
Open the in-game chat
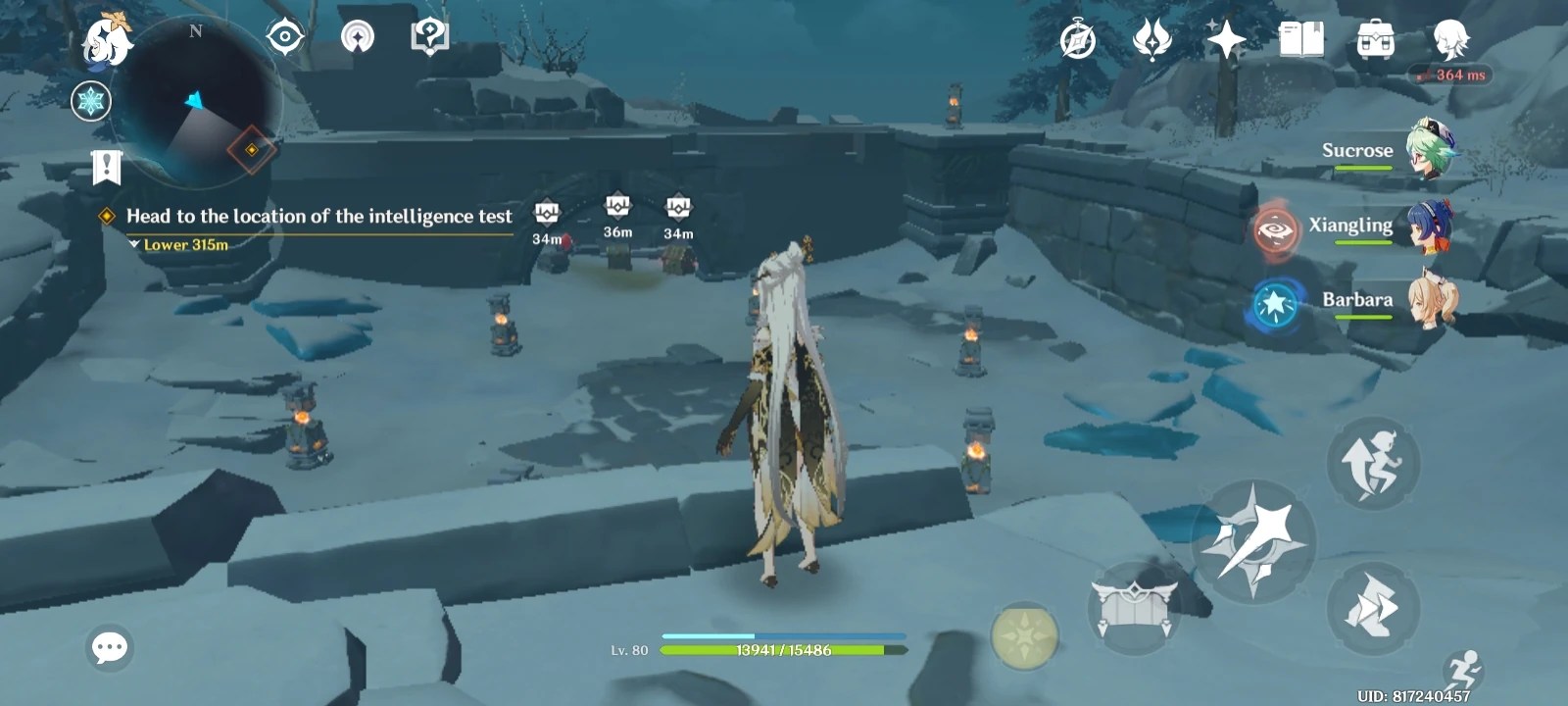click(x=111, y=646)
